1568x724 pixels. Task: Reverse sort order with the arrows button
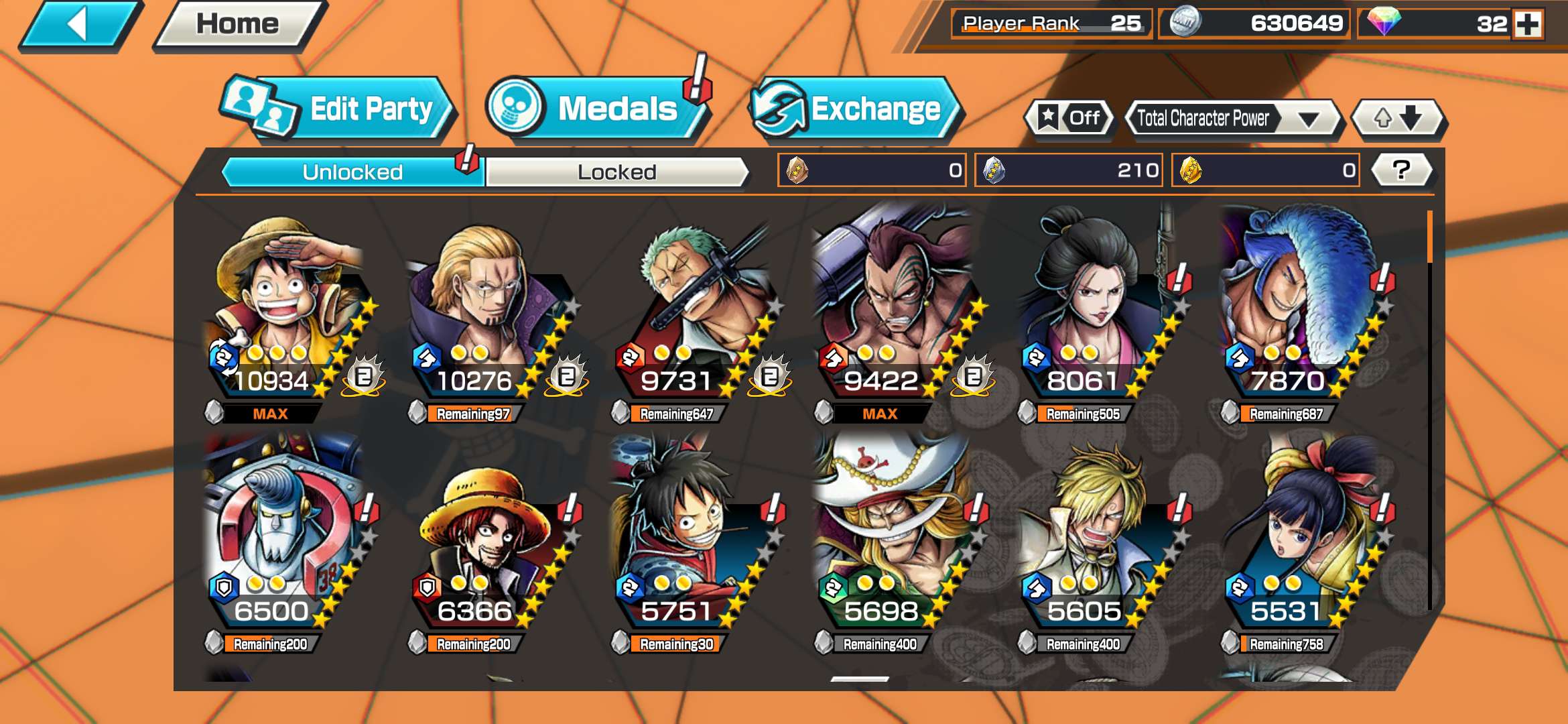[x=1398, y=119]
